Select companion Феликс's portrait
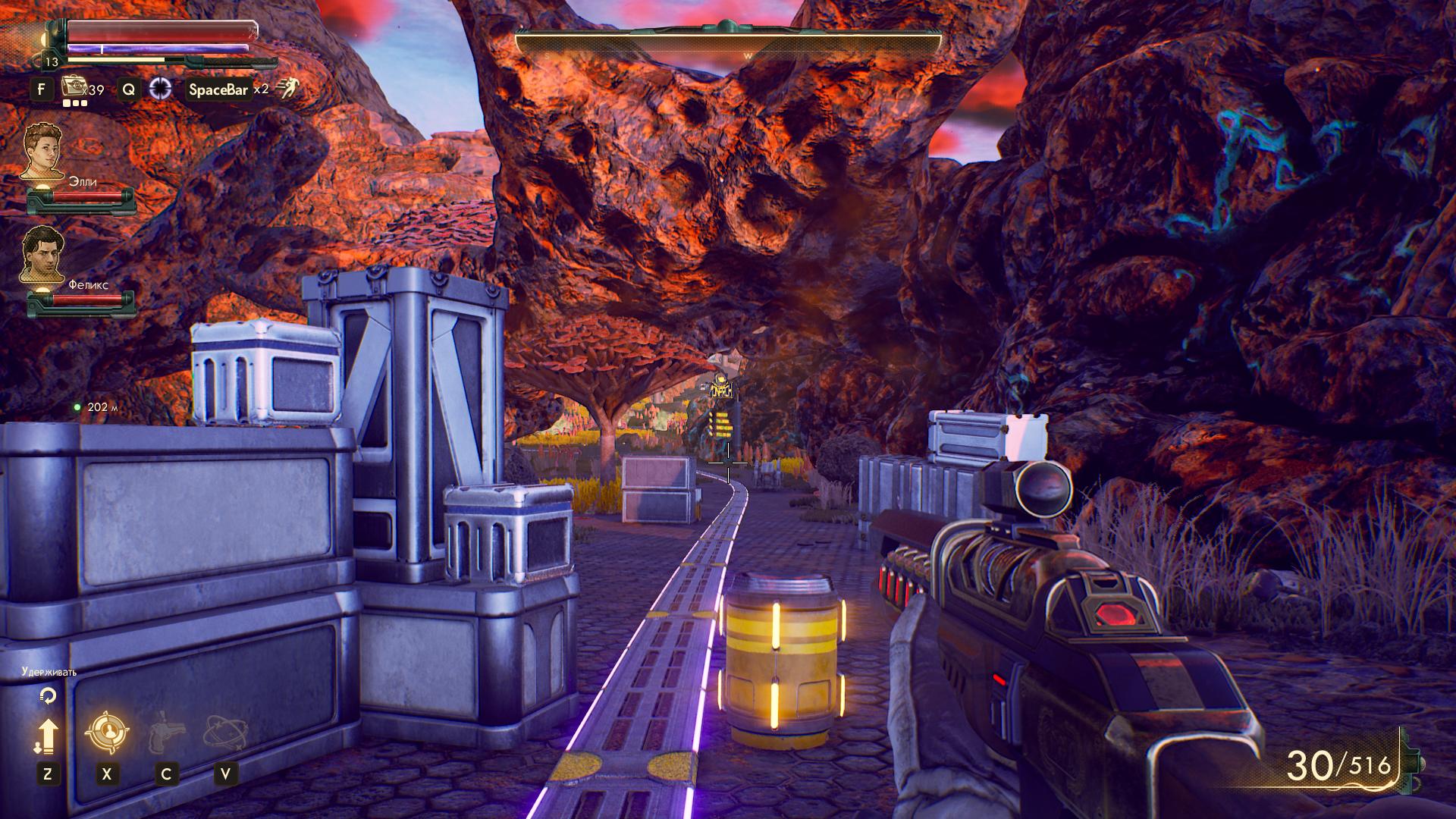 click(x=42, y=255)
